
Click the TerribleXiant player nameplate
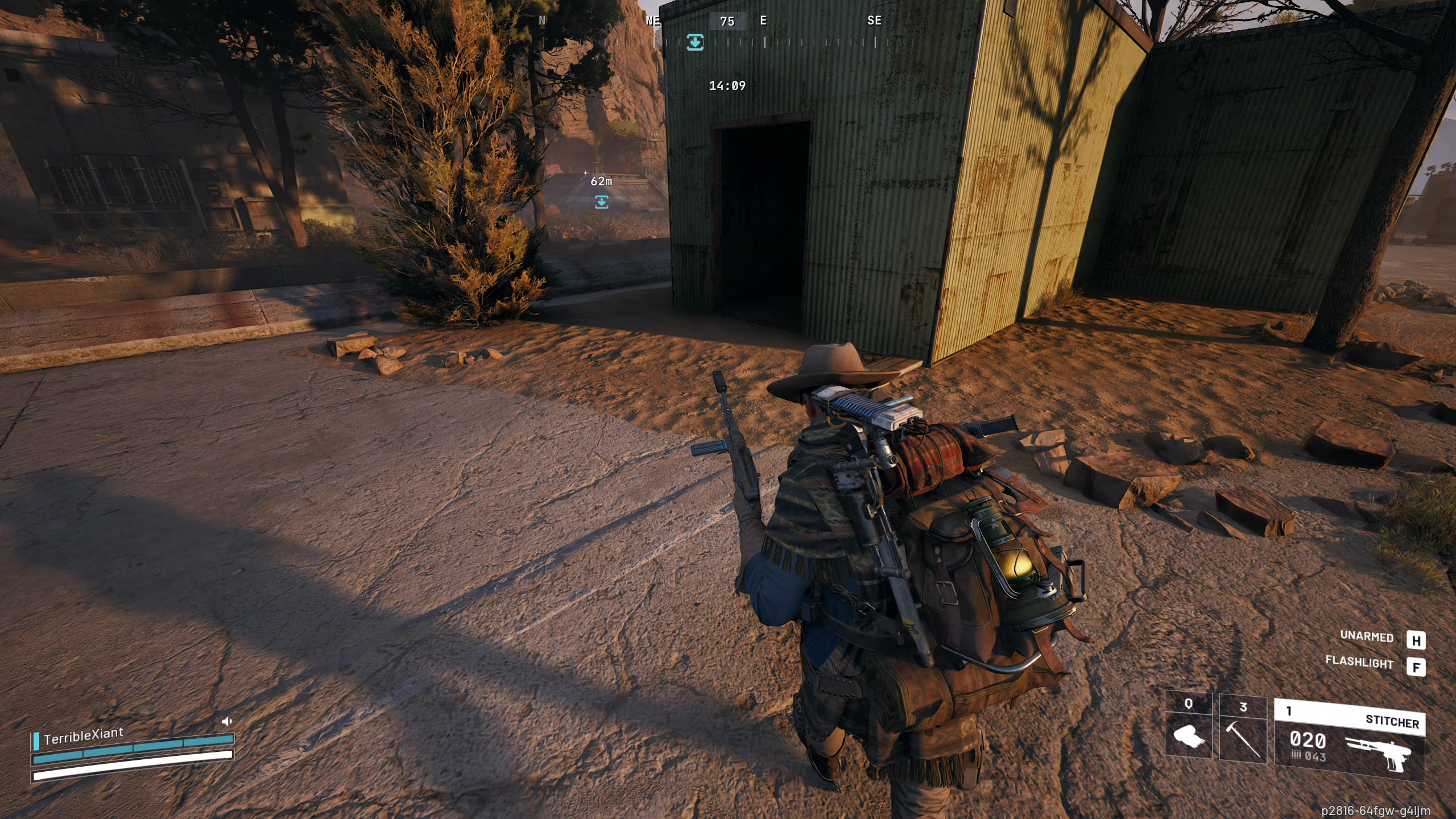[83, 736]
